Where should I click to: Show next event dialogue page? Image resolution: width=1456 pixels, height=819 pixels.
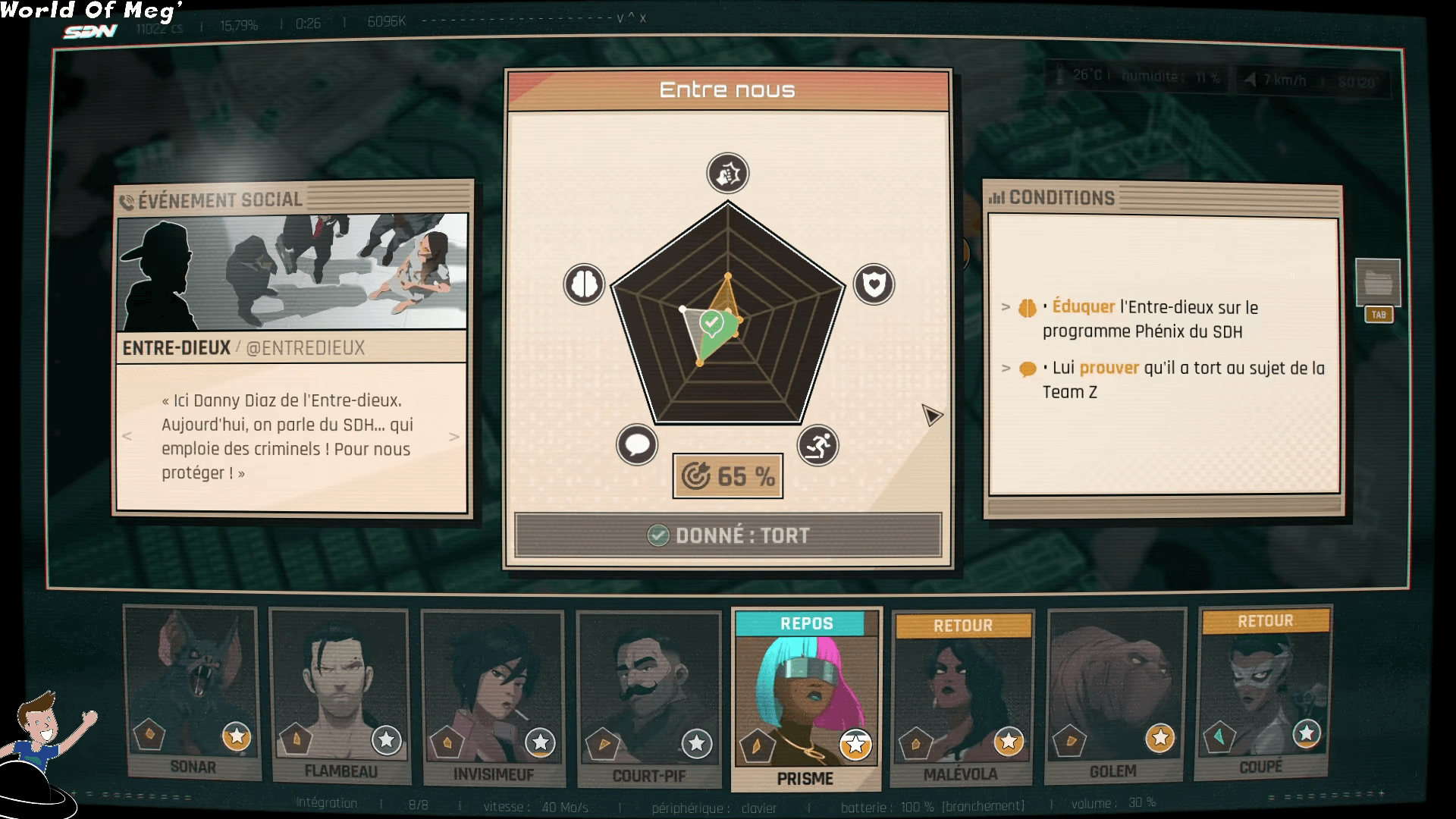point(454,437)
